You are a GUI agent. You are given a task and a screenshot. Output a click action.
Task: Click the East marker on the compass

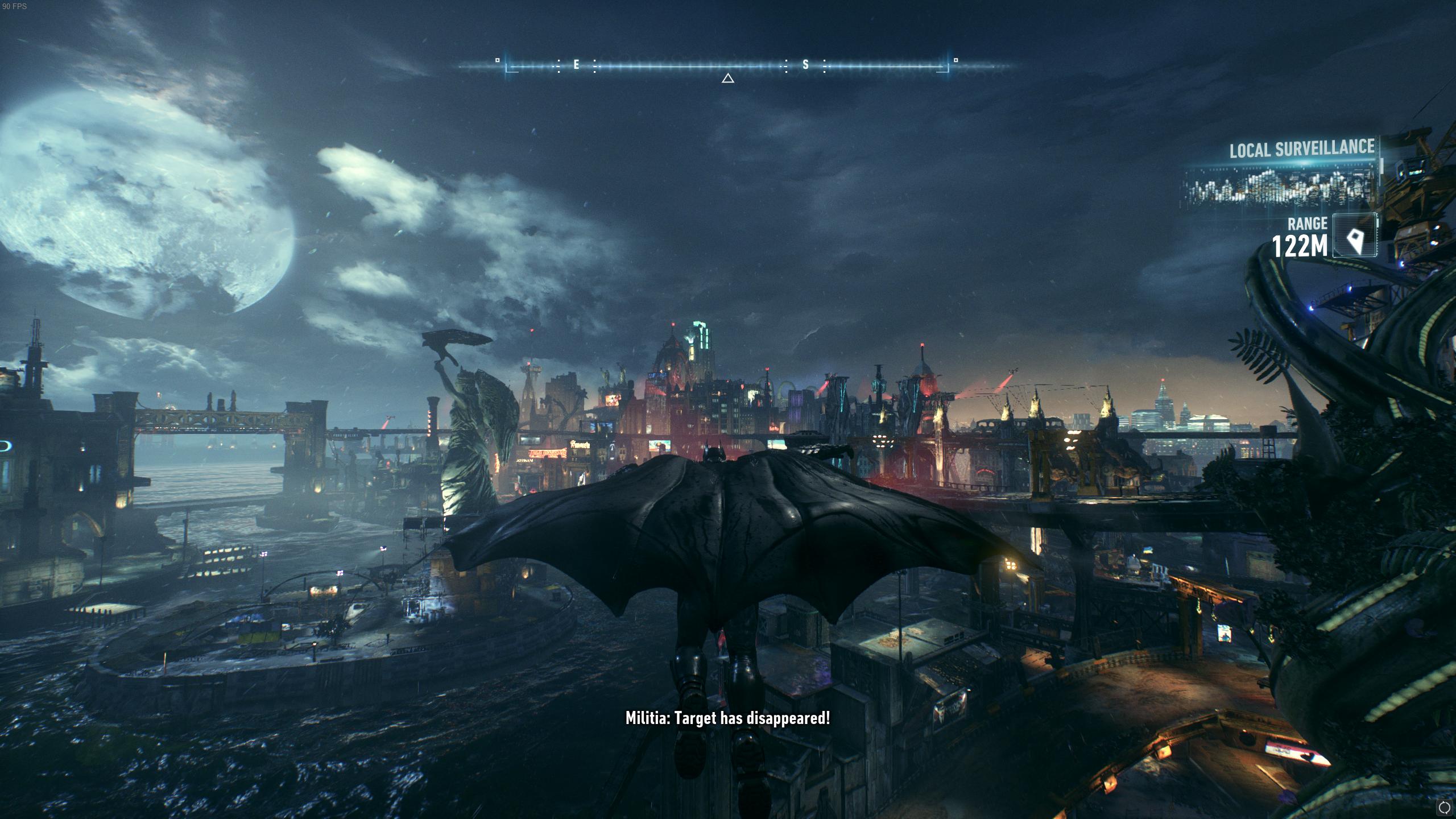tap(576, 65)
